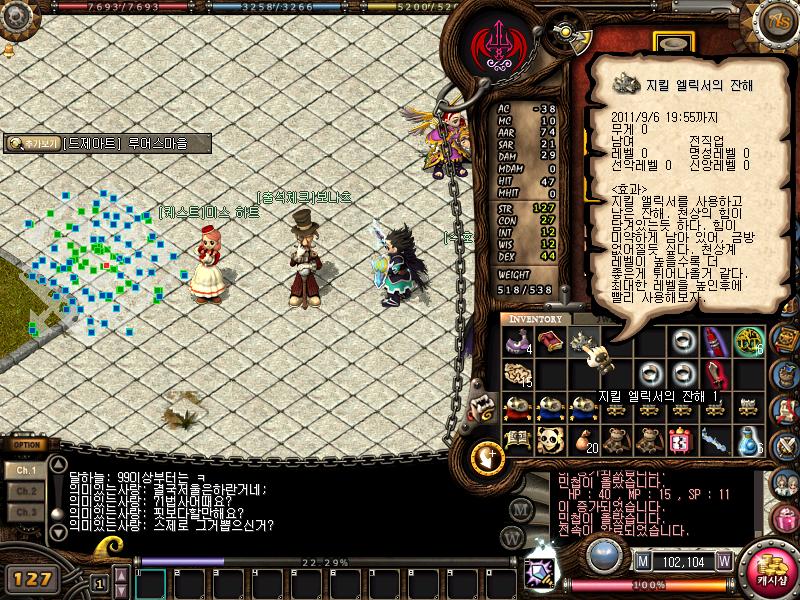
Task: Click the panda skull inventory item
Action: tap(549, 440)
